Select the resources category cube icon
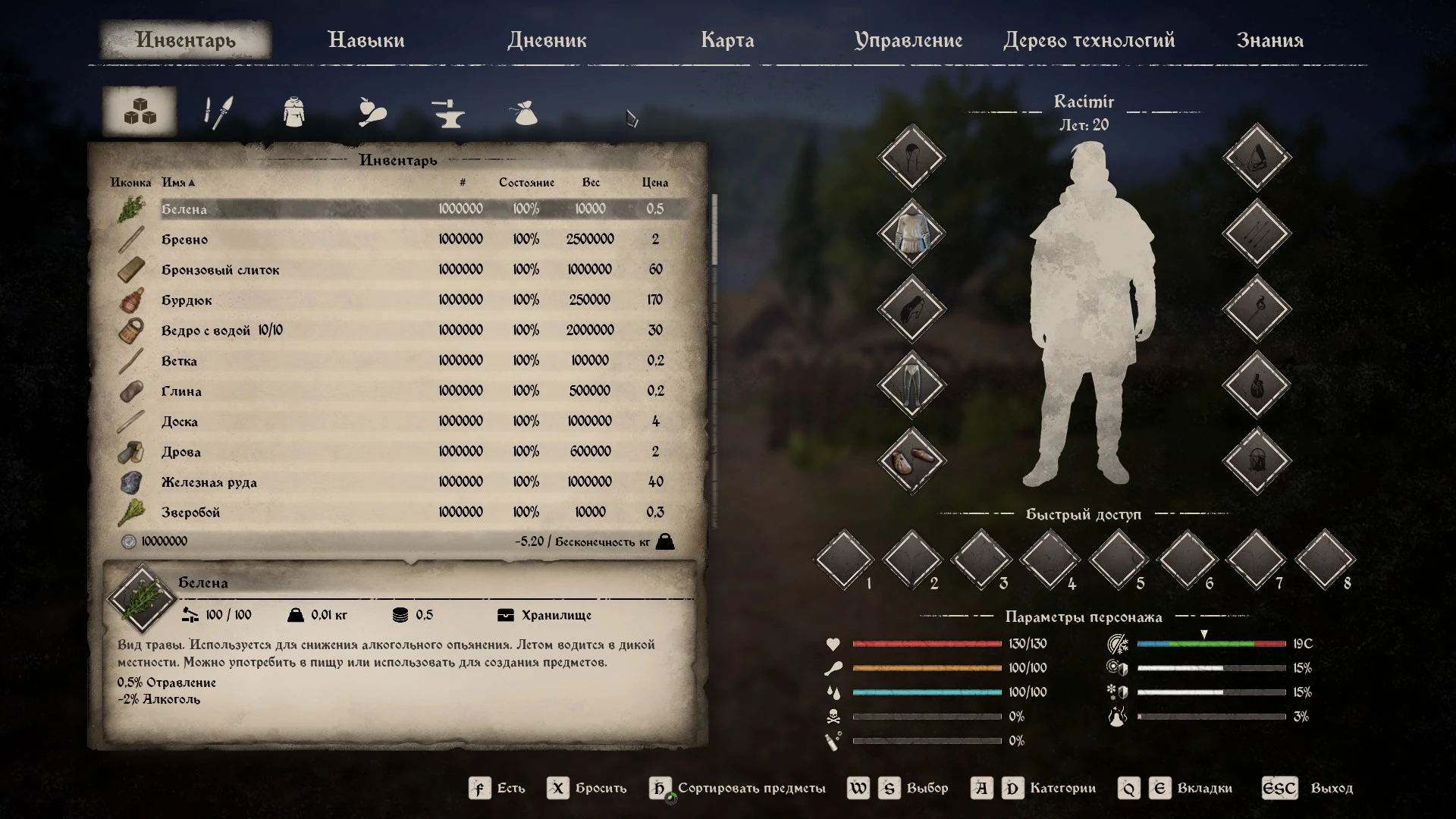This screenshot has height=819, width=1456. click(139, 111)
